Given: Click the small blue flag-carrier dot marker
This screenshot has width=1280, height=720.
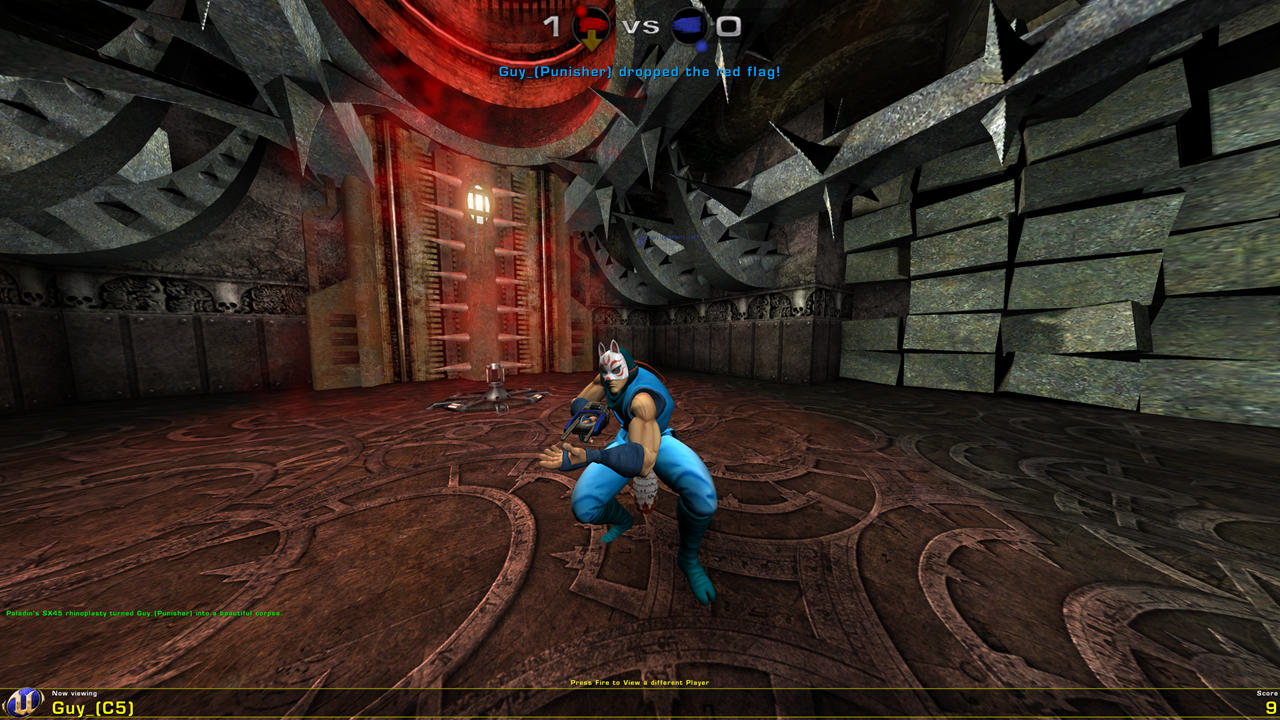Looking at the screenshot, I should coord(701,45).
